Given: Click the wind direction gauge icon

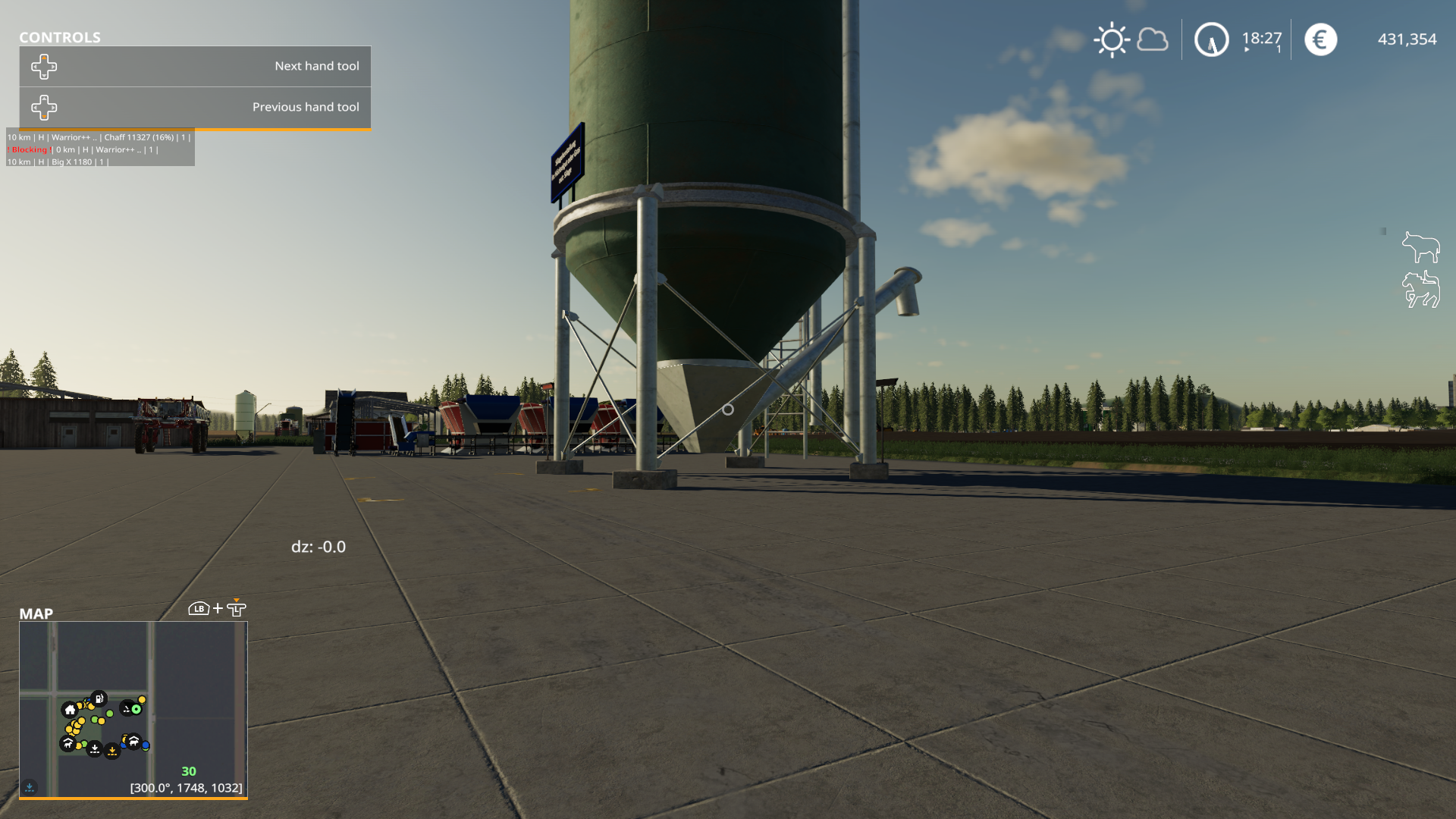Looking at the screenshot, I should tap(1211, 39).
